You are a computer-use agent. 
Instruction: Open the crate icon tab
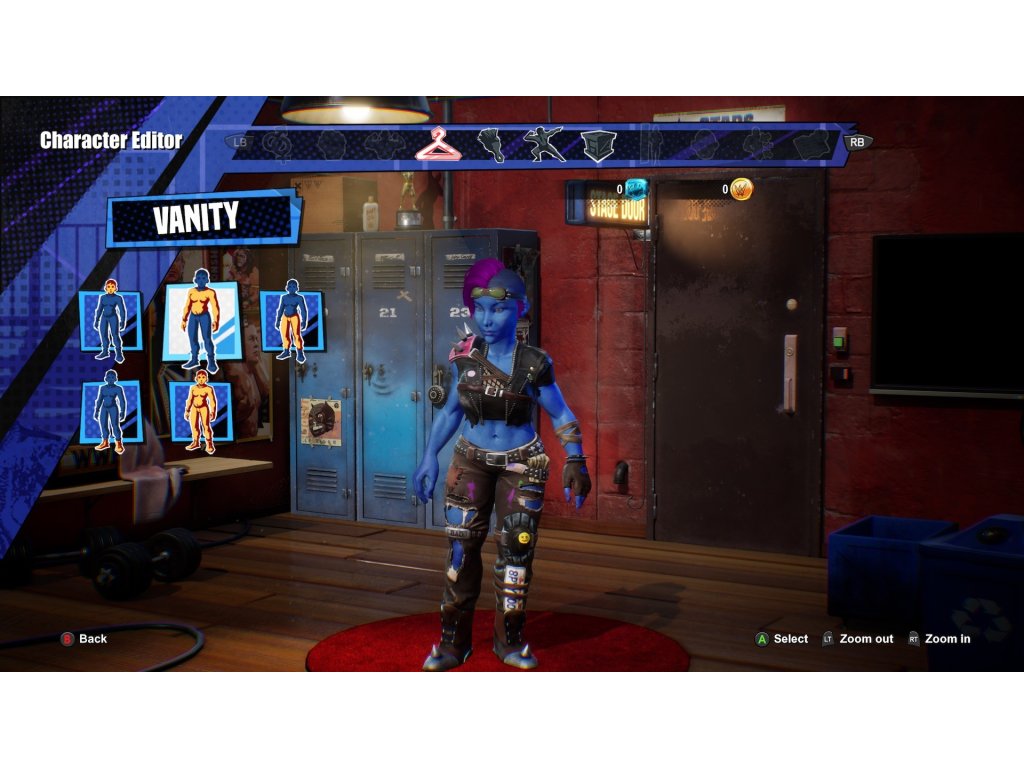pyautogui.click(x=598, y=145)
